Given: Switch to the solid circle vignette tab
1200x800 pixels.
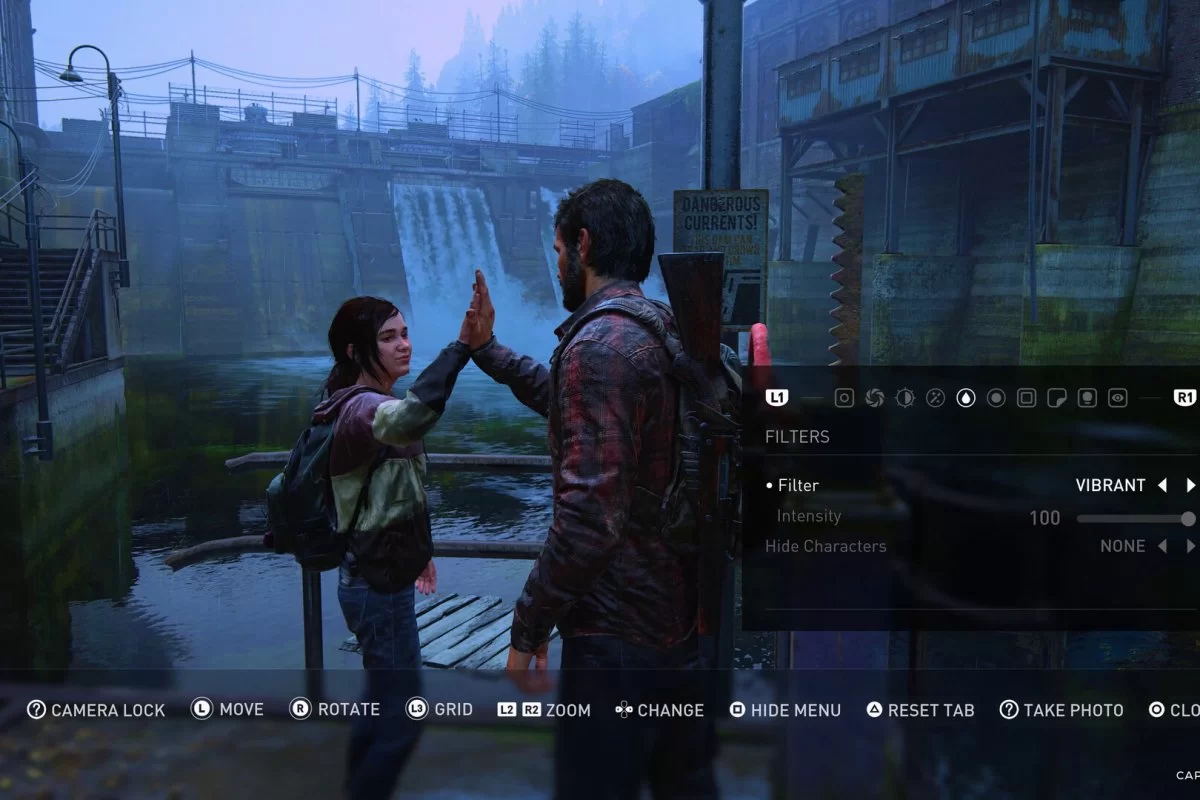Looking at the screenshot, I should (x=996, y=398).
